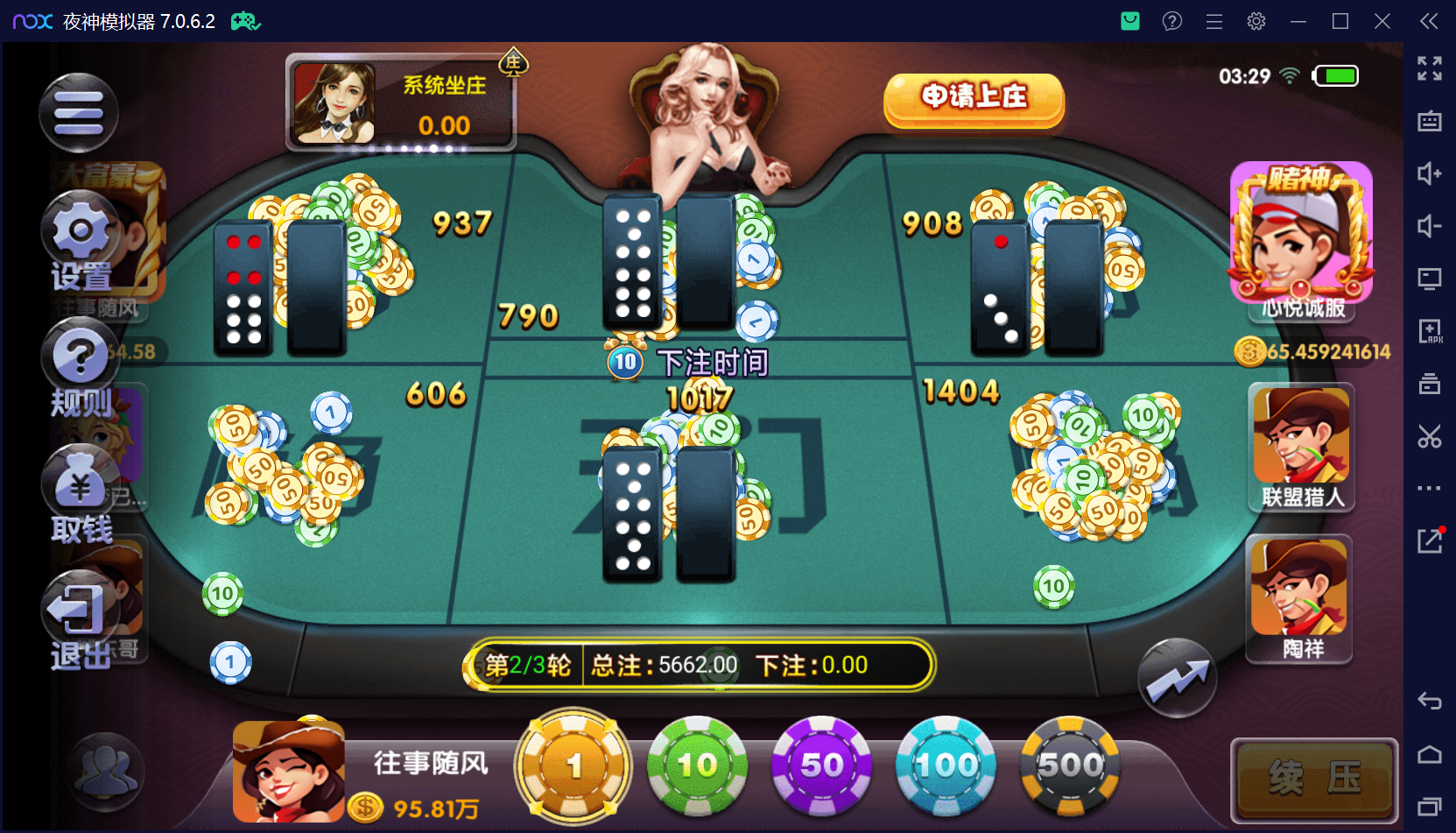Open the trend chart arrow button
Image resolution: width=1456 pixels, height=833 pixels.
coord(1177,678)
